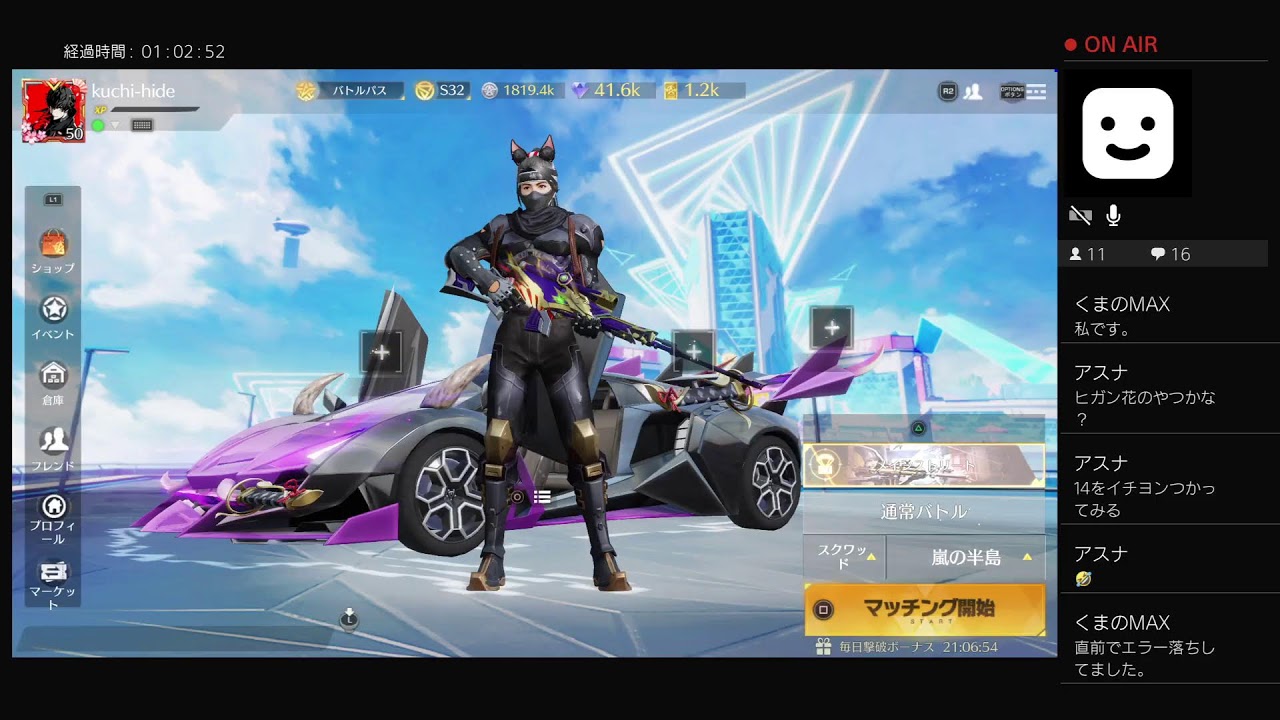This screenshot has width=1280, height=720.
Task: Start matchmaking with マッチング開始
Action: click(925, 609)
